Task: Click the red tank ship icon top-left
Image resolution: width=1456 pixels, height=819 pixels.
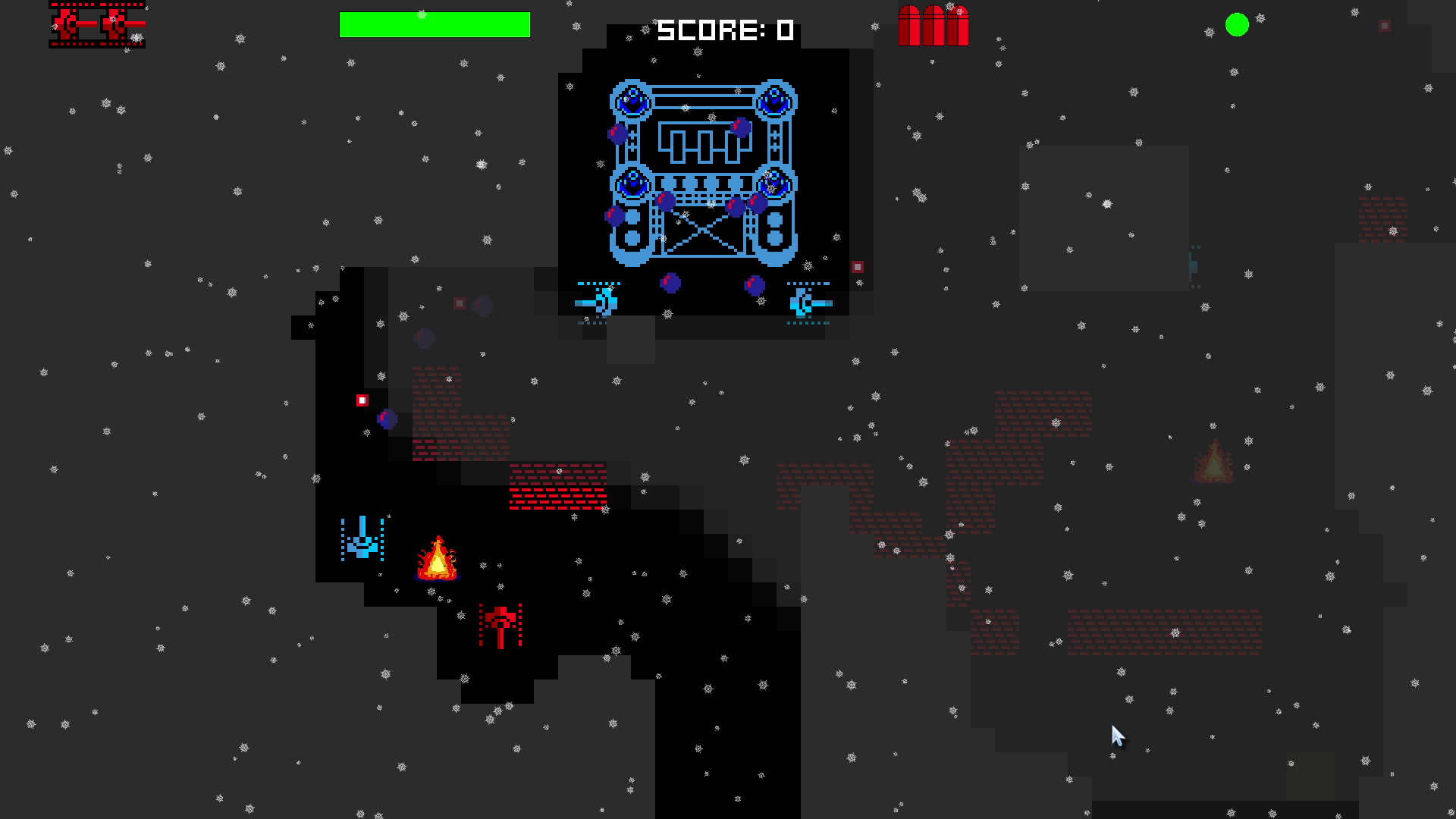Action: (x=97, y=25)
